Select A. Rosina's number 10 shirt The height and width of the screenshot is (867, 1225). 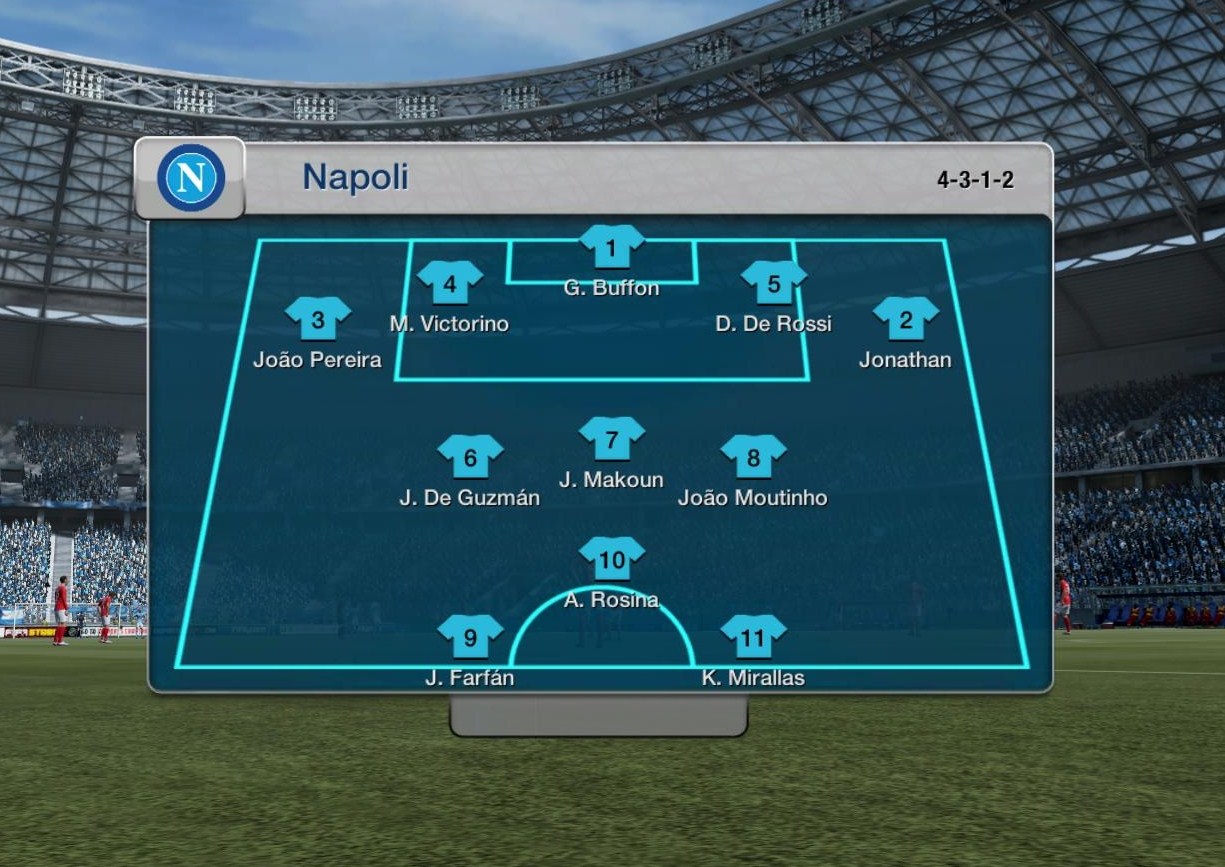612,559
